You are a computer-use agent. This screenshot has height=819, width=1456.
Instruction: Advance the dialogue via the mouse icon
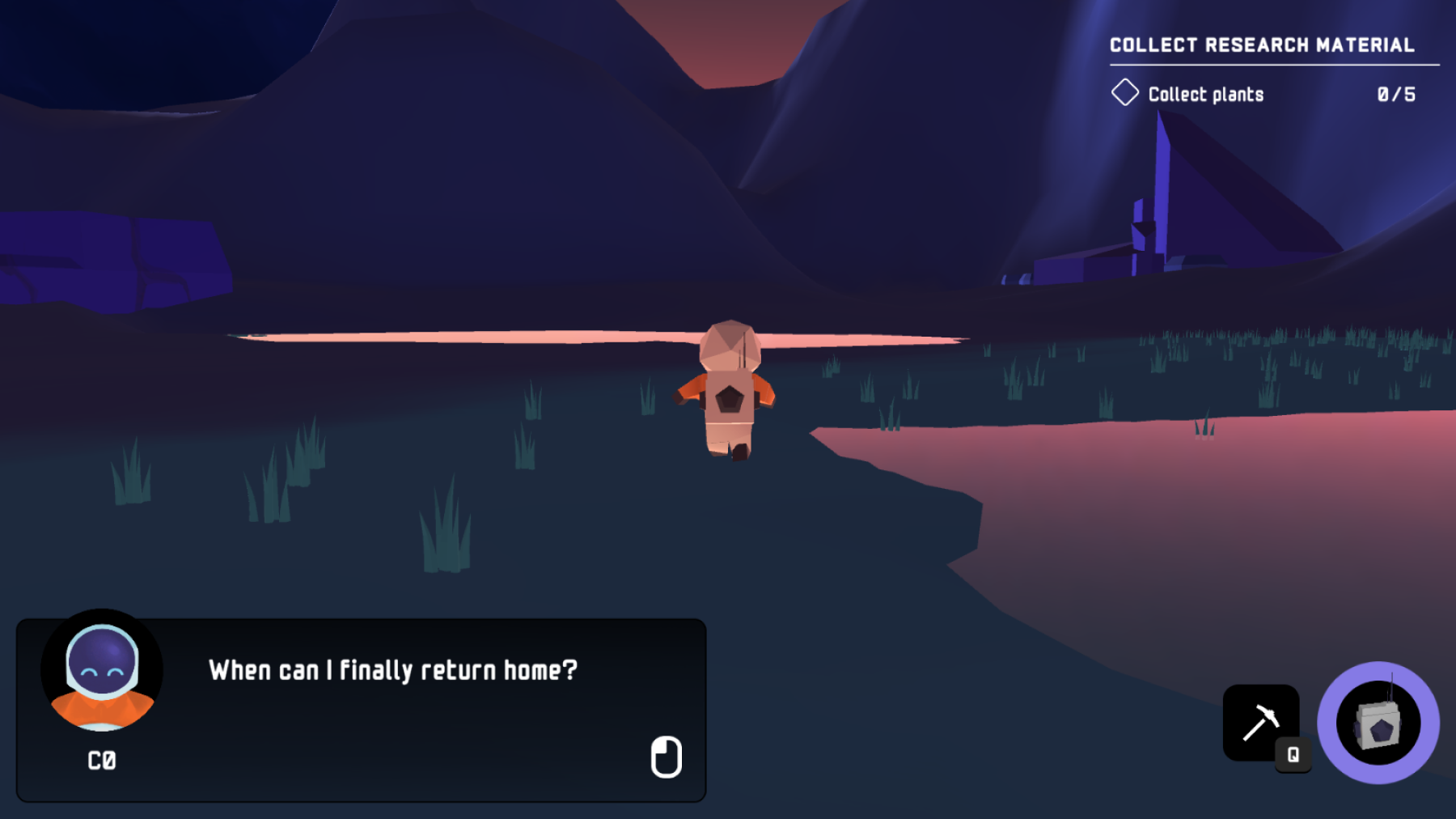click(x=666, y=757)
